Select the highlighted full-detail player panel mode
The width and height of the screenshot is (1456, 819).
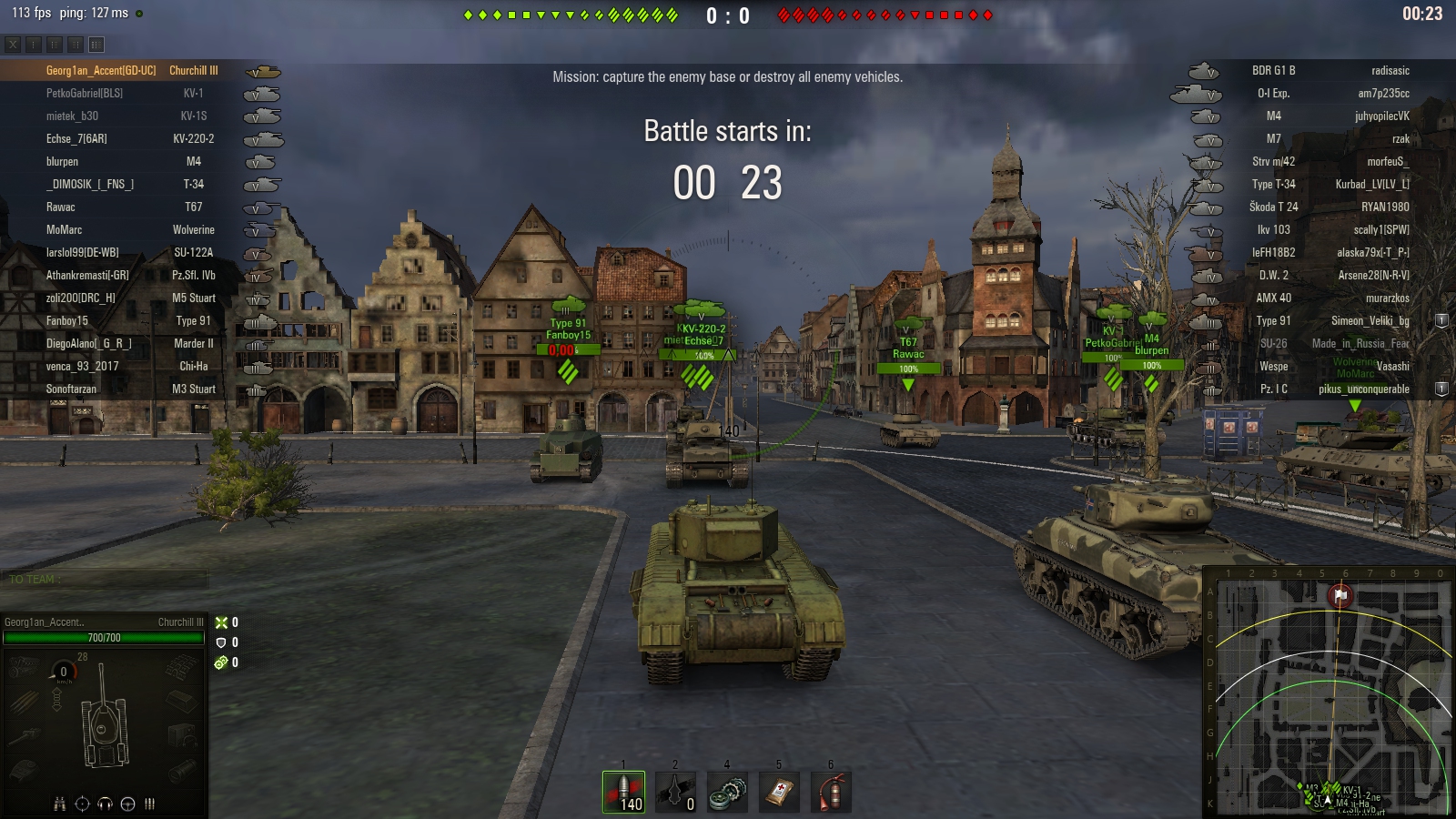point(96,44)
